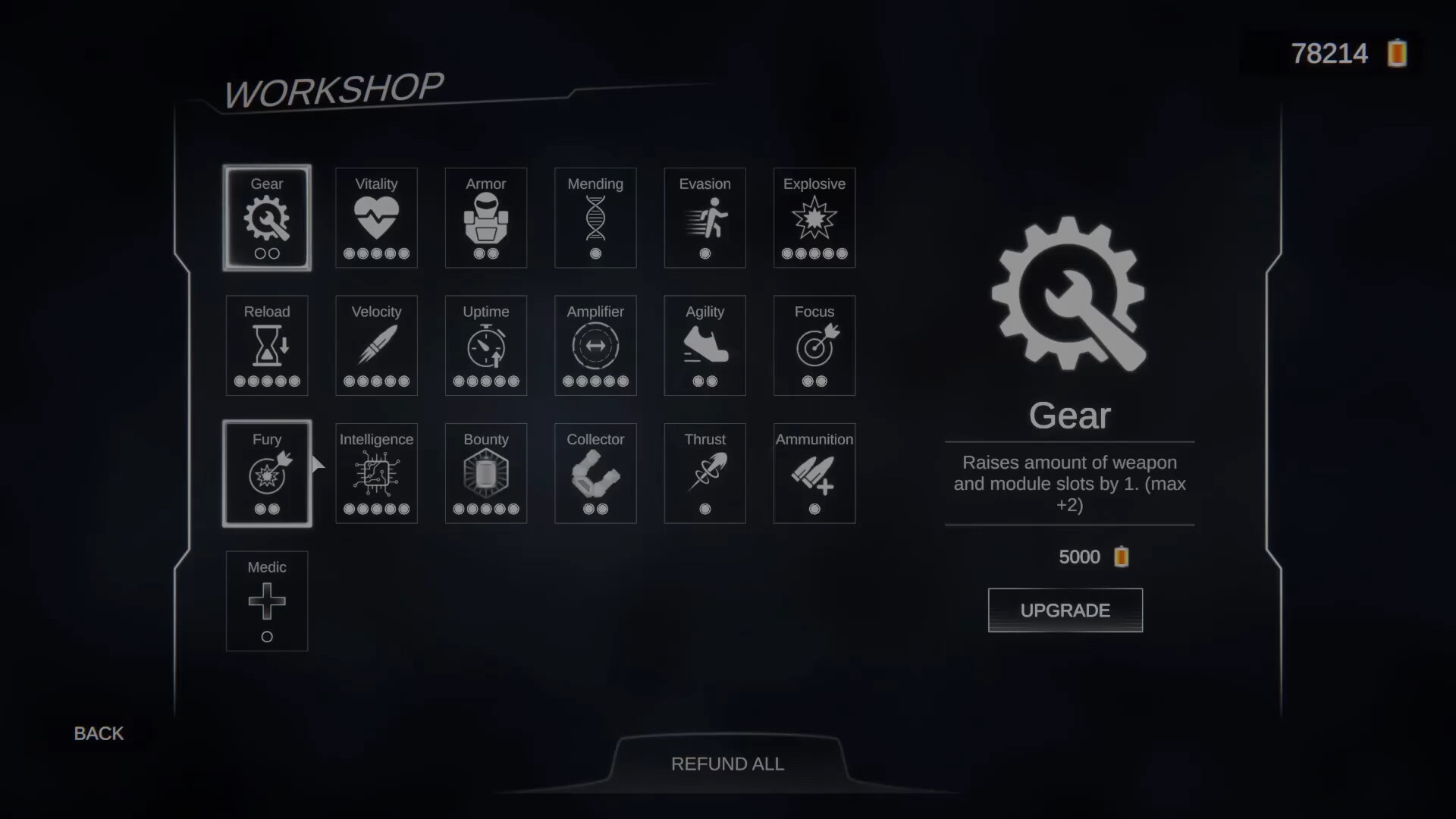
Task: Open the Intelligence circuit upgrade
Action: pos(376,473)
